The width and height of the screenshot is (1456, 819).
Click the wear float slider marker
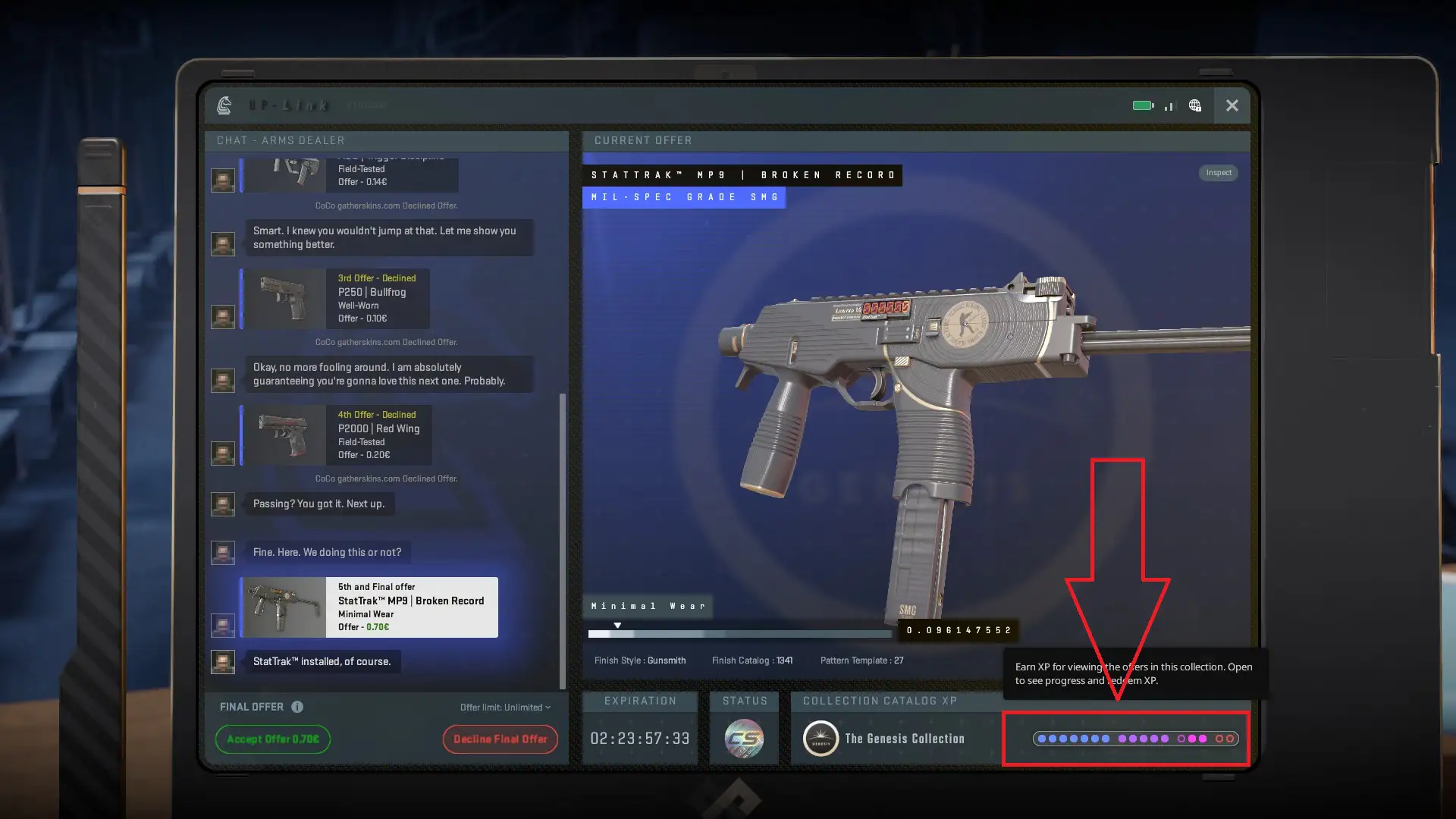coord(618,624)
